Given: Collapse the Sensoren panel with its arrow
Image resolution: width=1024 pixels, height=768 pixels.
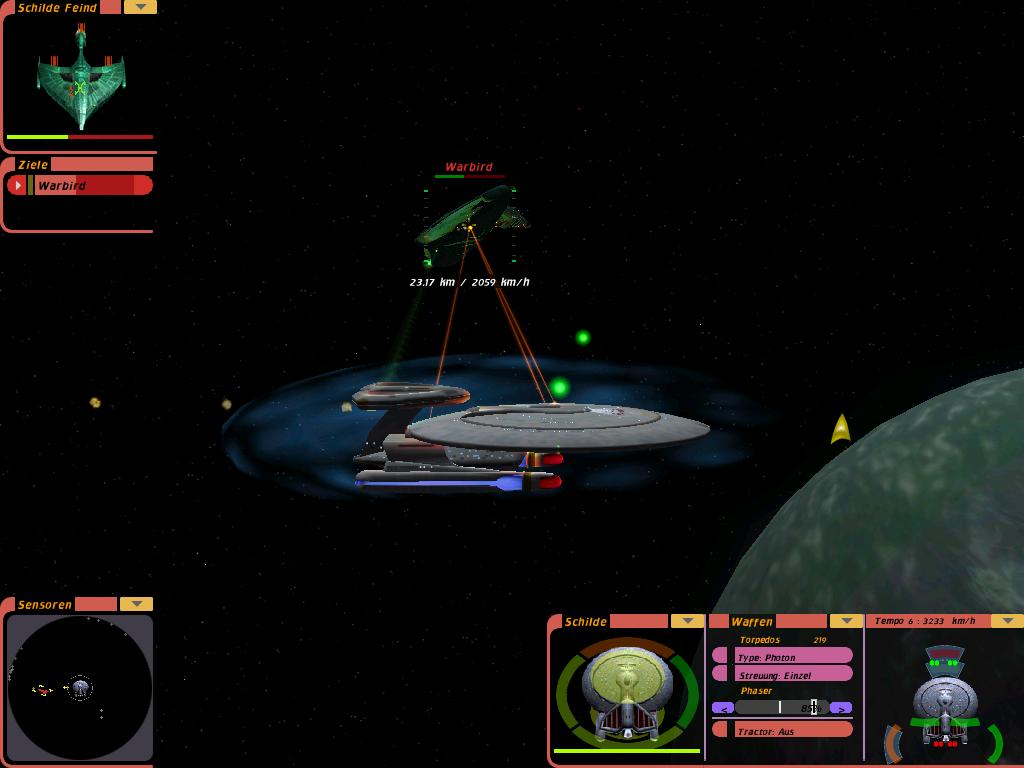Looking at the screenshot, I should [136, 604].
